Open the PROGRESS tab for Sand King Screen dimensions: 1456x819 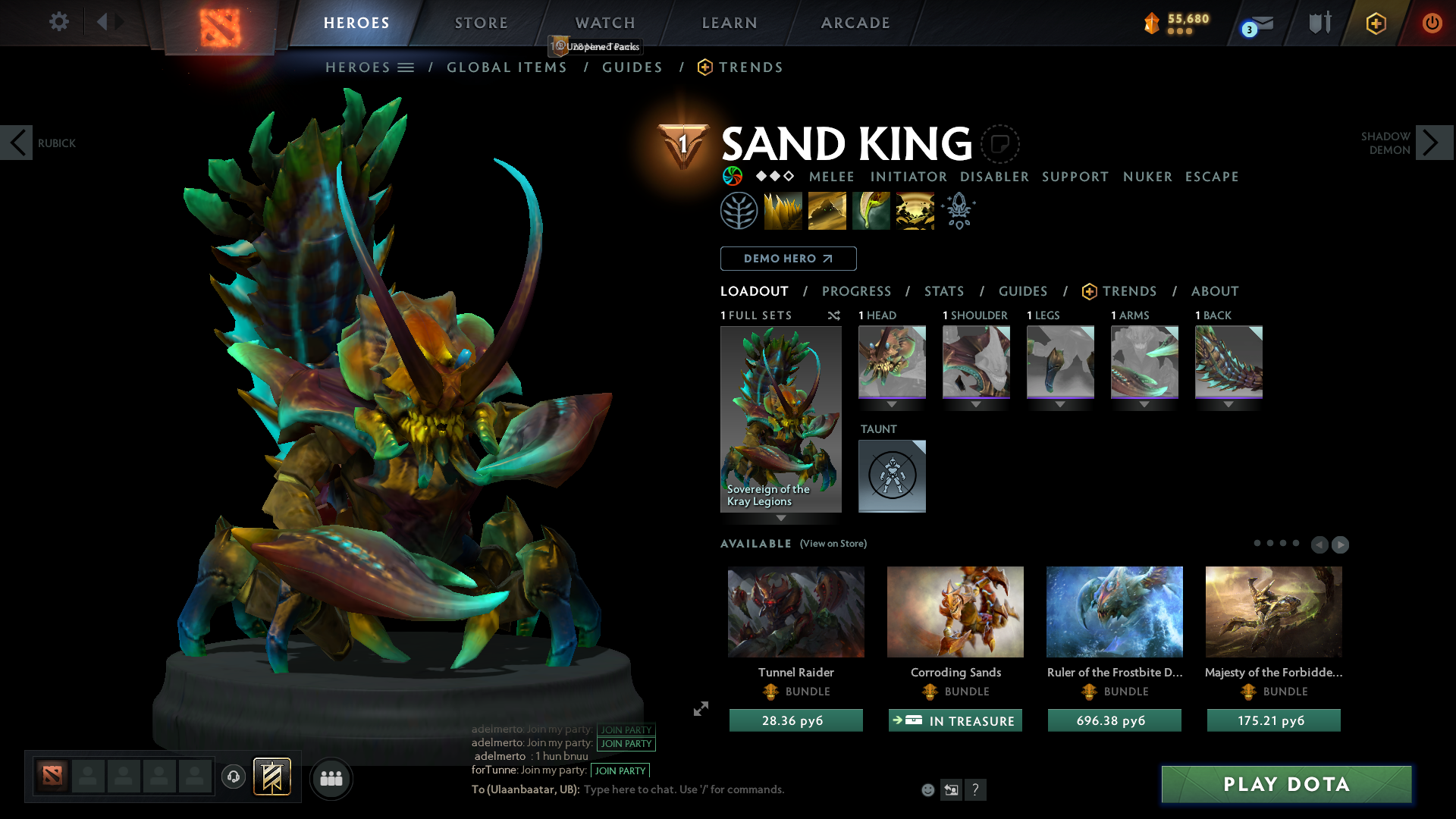(857, 291)
